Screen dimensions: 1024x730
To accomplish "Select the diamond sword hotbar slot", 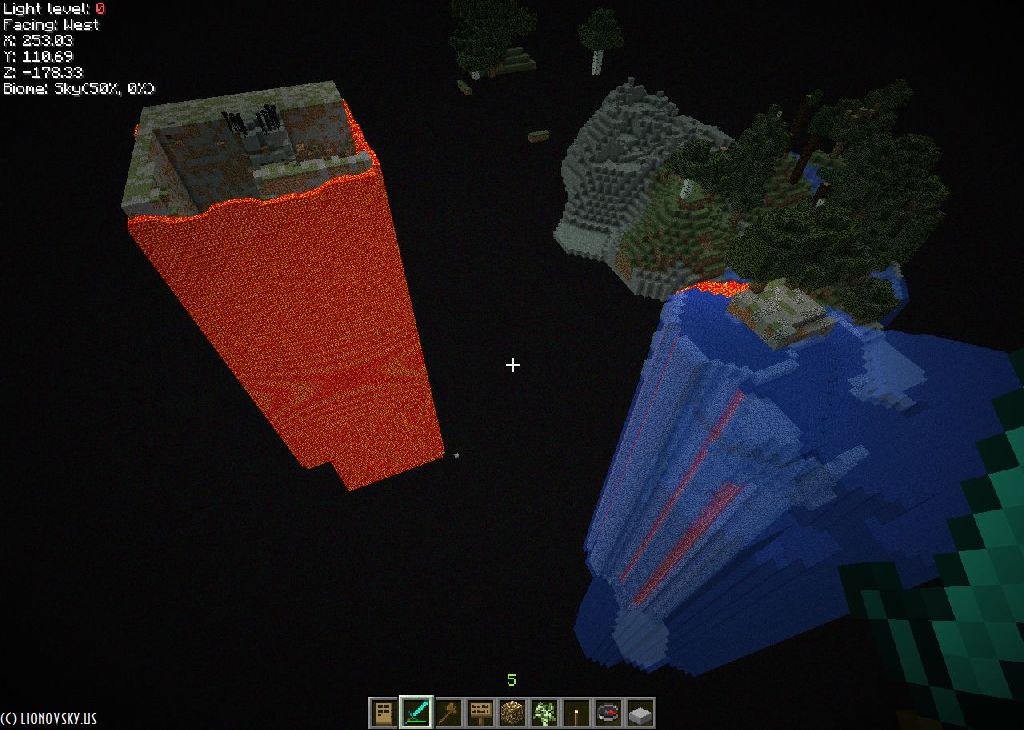I will coord(416,713).
